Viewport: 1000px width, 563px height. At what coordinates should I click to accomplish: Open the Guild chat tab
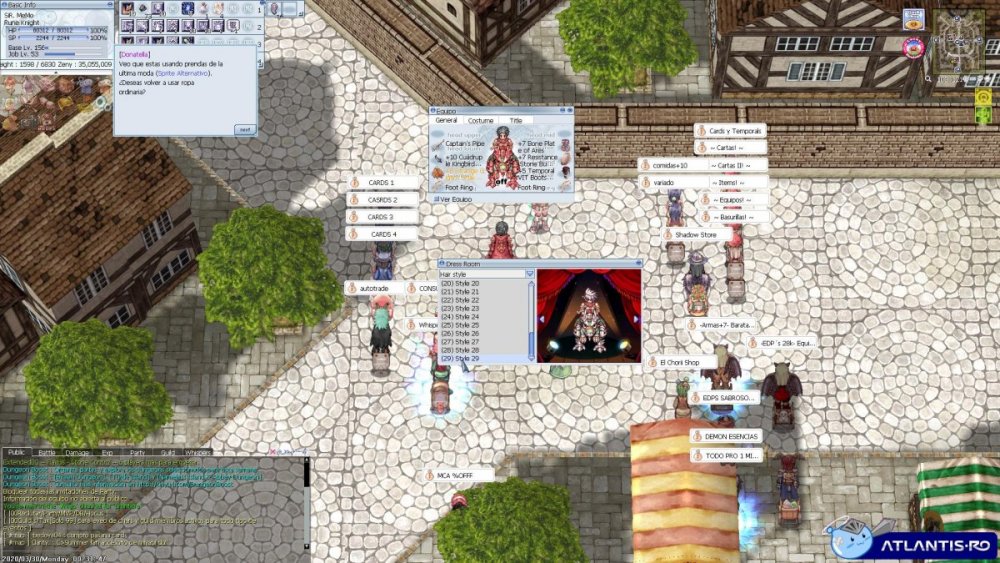167,453
